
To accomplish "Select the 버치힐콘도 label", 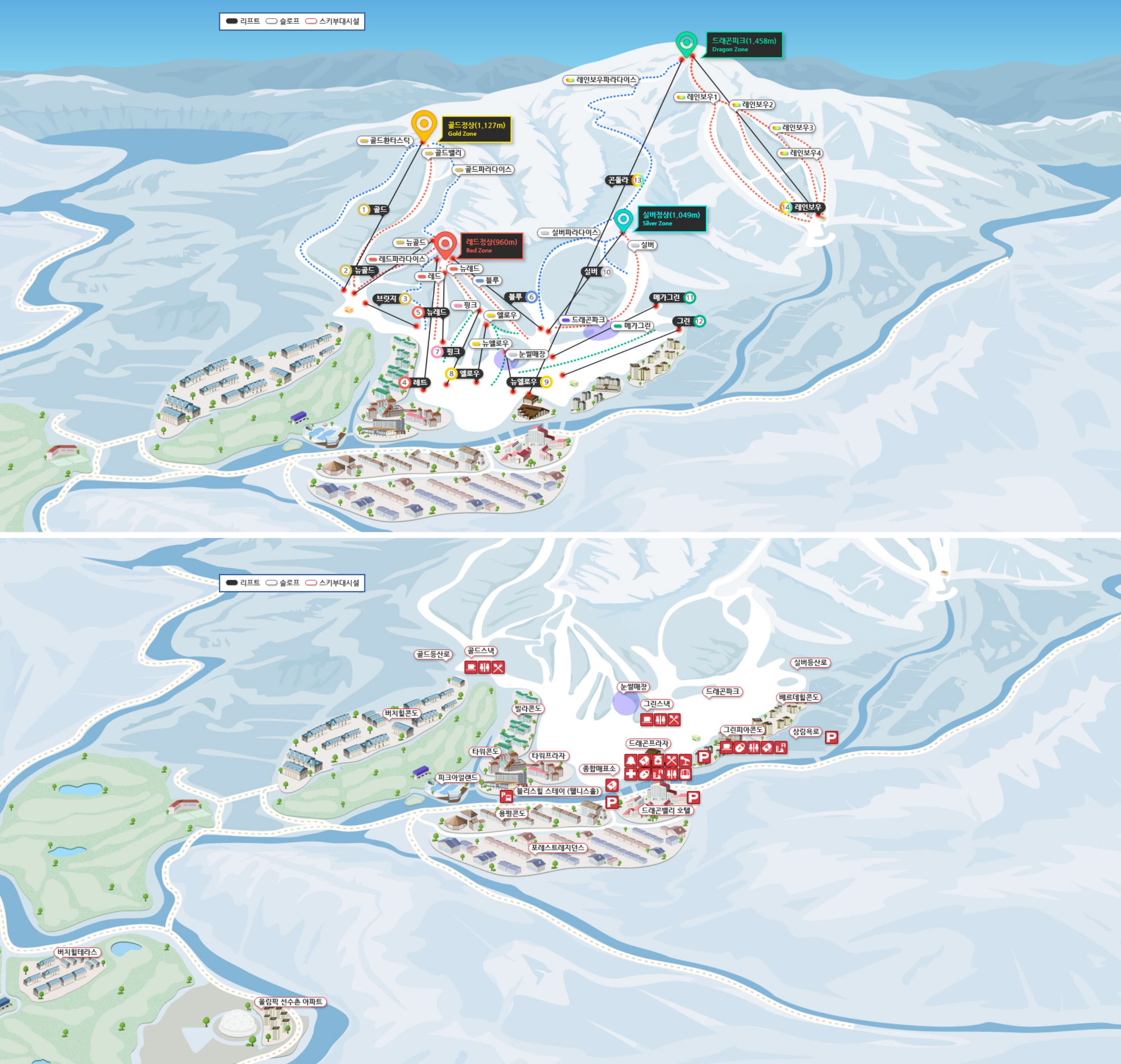I will [401, 713].
